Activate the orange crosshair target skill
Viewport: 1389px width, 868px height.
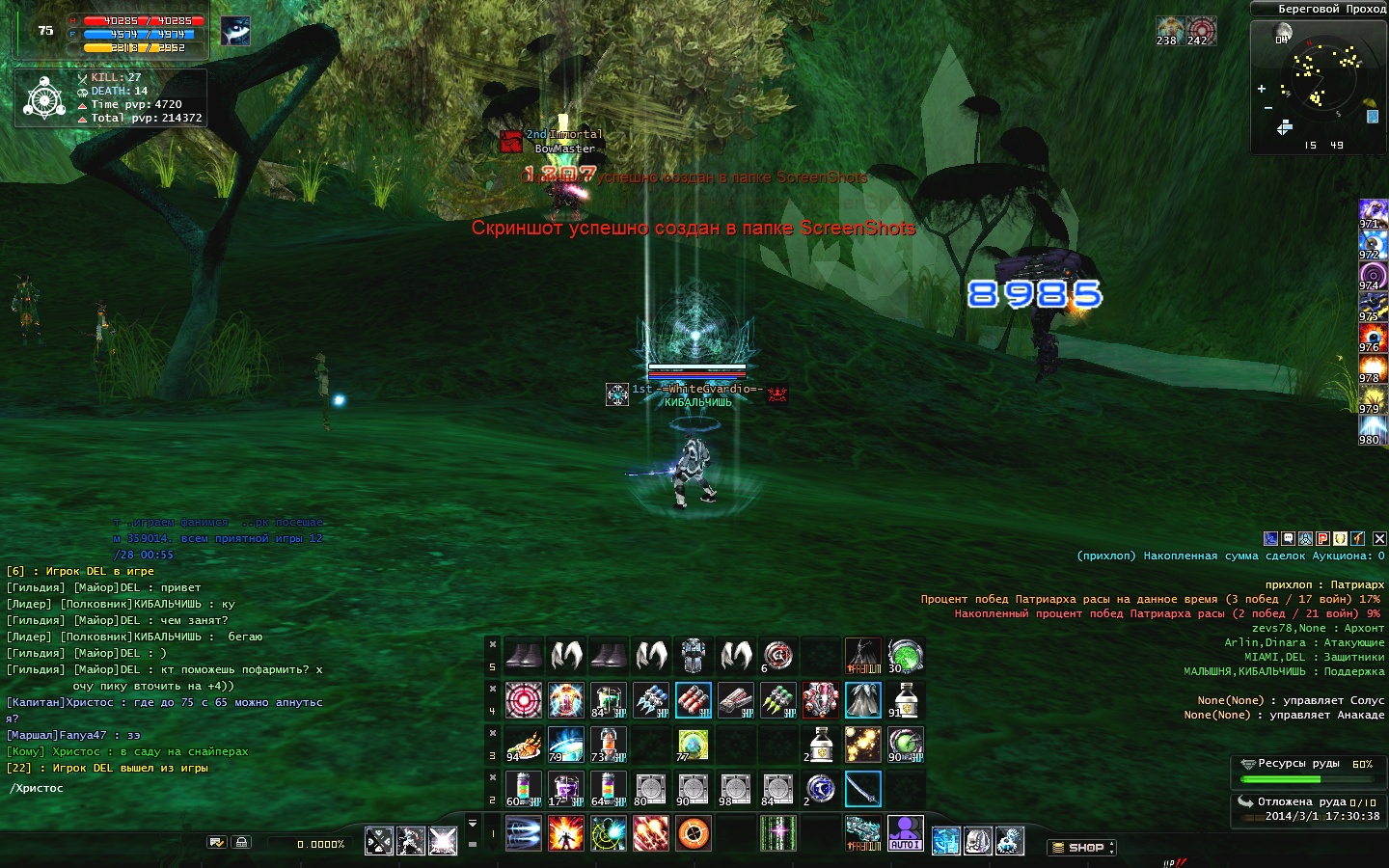tap(693, 833)
